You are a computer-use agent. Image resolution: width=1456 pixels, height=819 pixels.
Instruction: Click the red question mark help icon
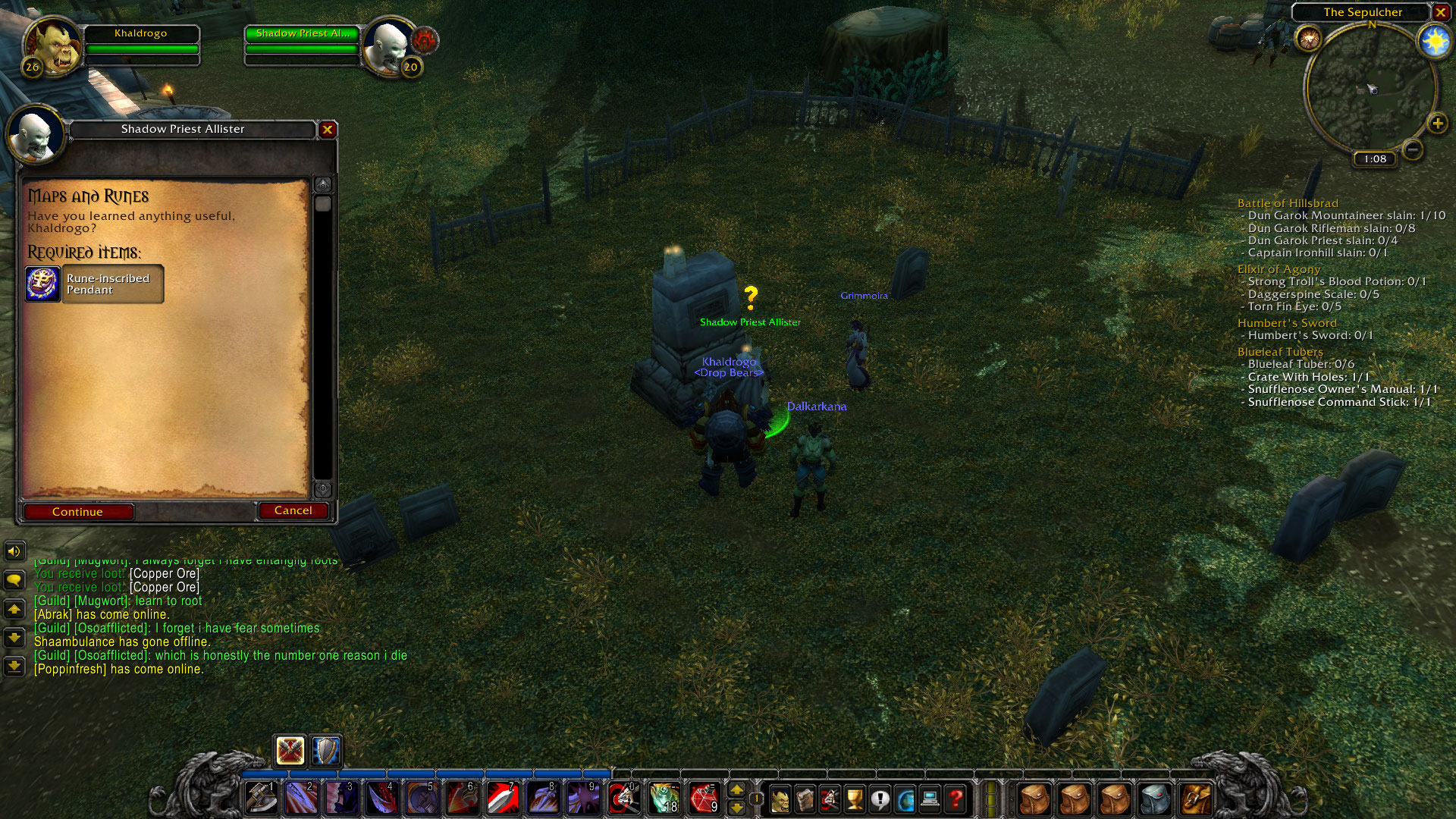coord(956,799)
